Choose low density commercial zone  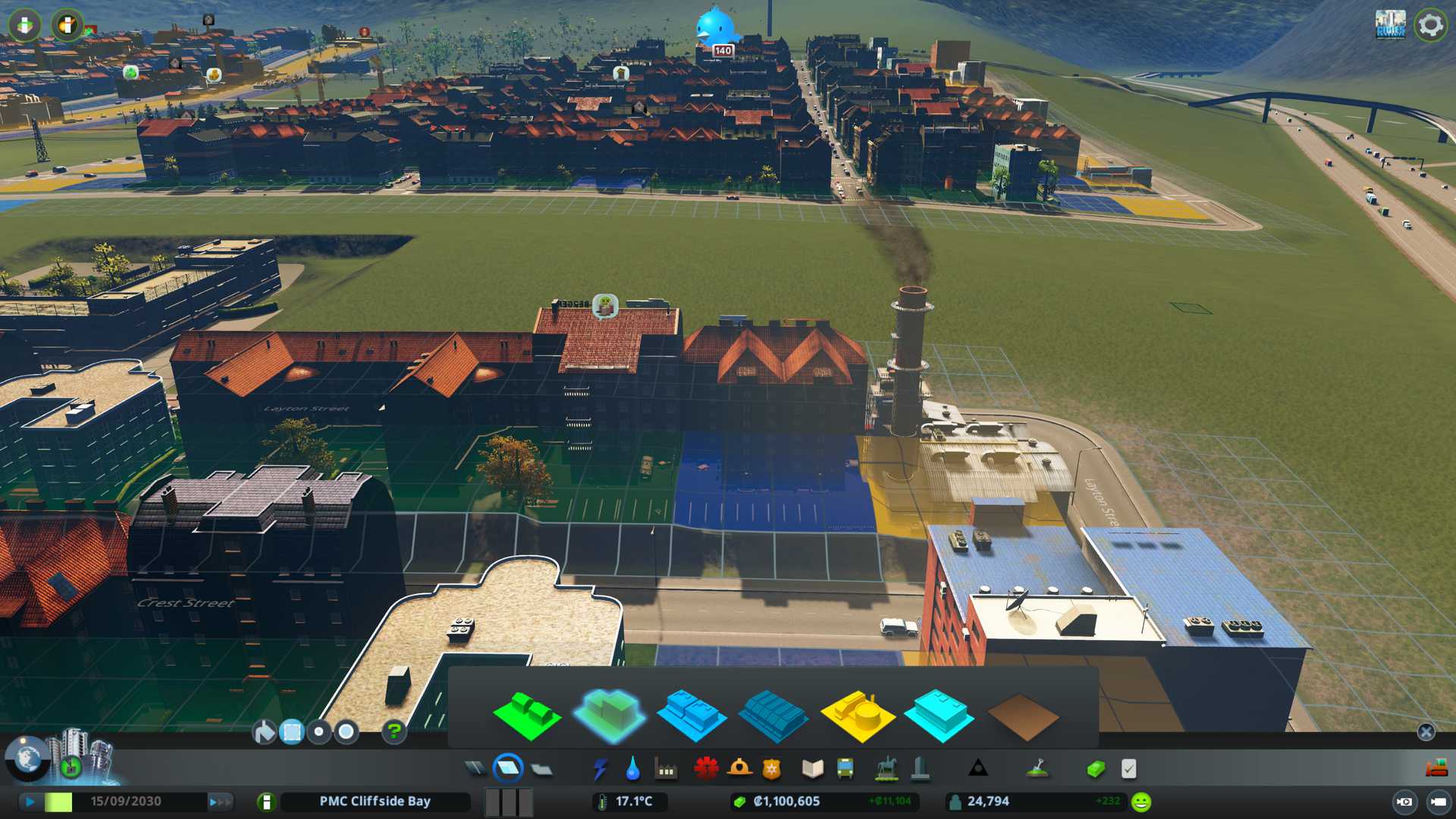point(691,716)
